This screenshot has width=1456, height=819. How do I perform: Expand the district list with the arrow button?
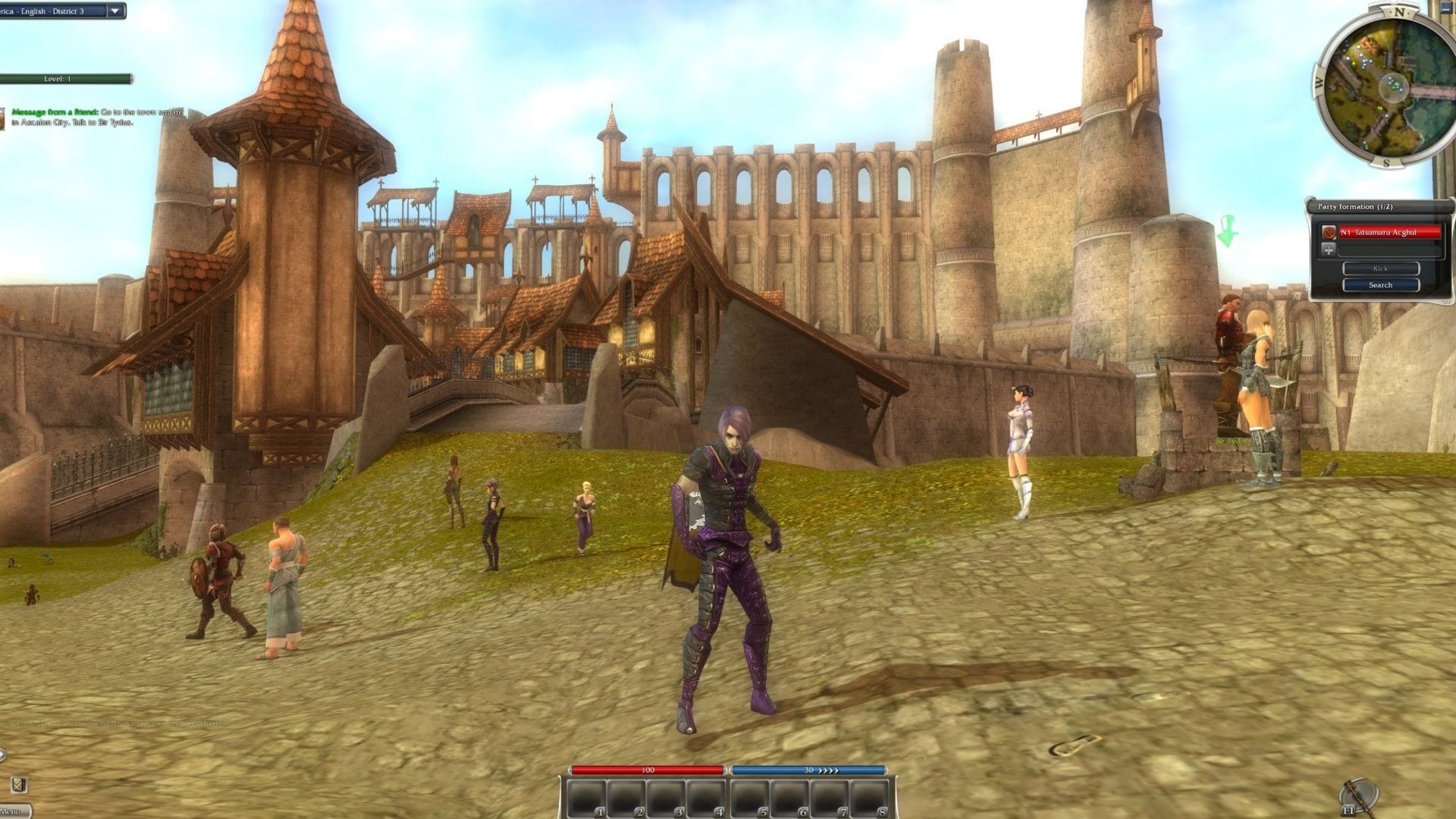click(x=115, y=11)
